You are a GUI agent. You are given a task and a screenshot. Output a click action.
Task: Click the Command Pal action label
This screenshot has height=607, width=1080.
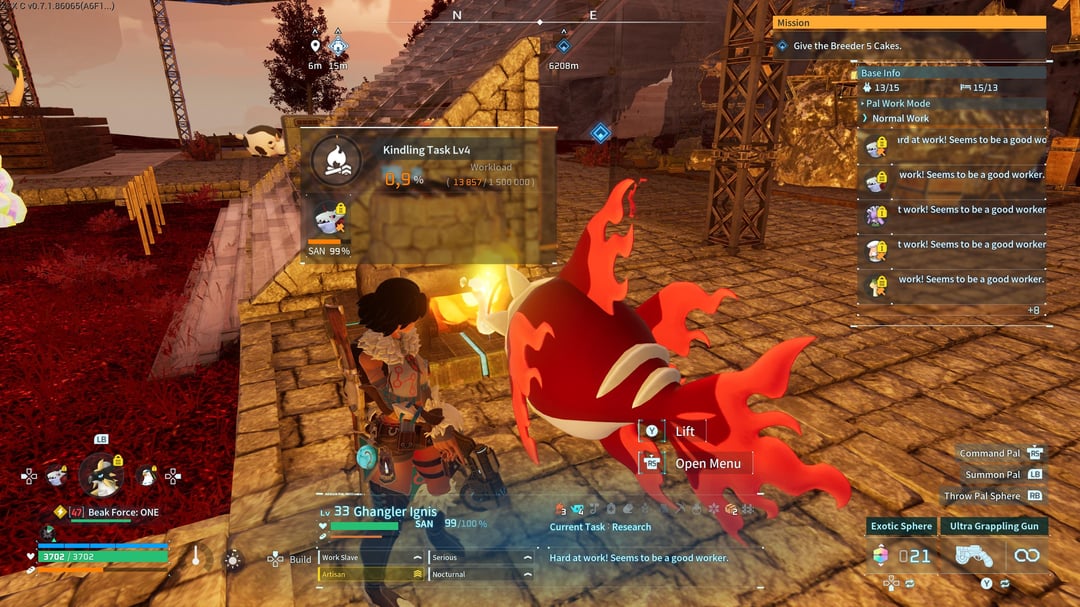coord(992,453)
